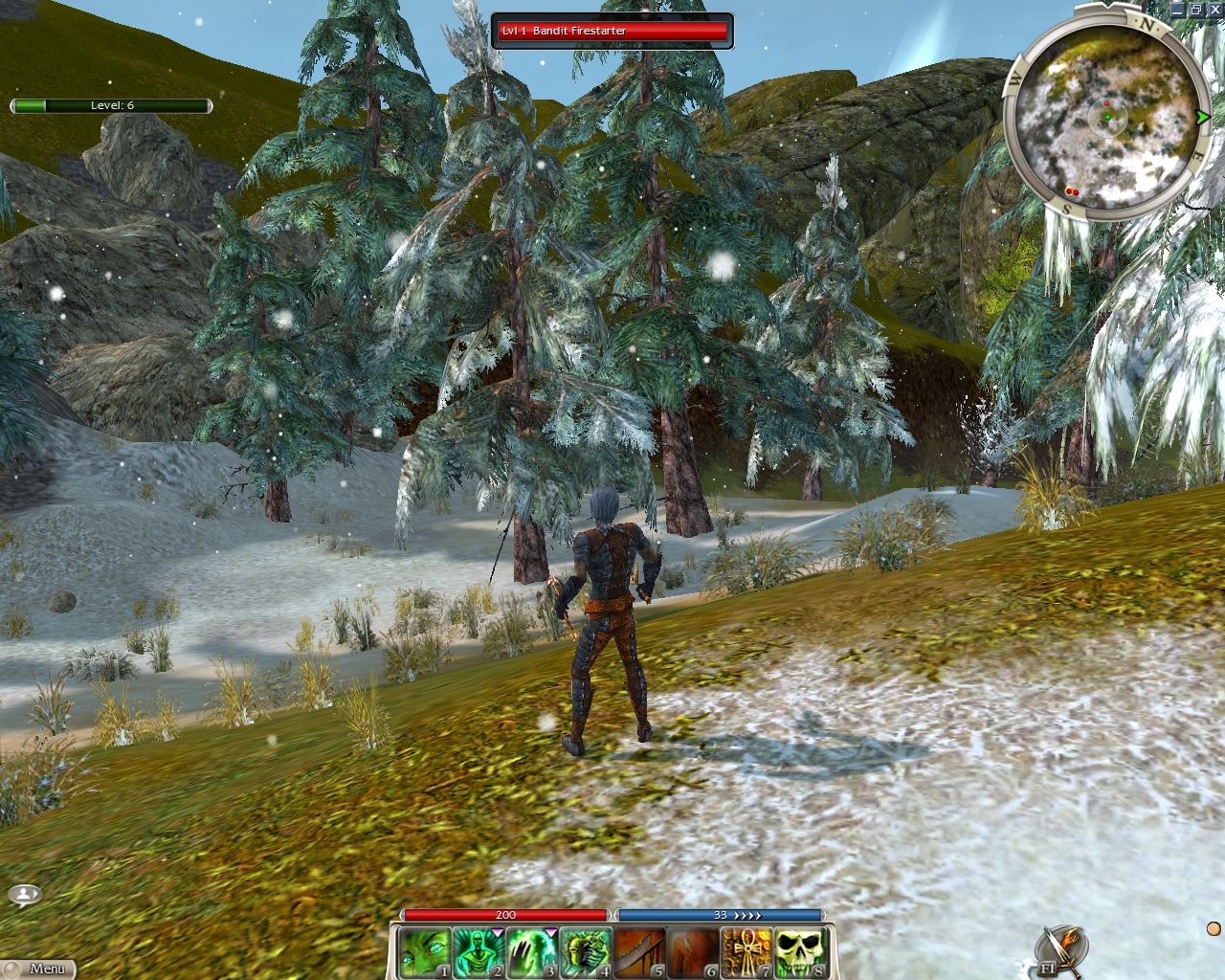
Task: Select the plain orange skill in slot 6
Action: click(693, 953)
